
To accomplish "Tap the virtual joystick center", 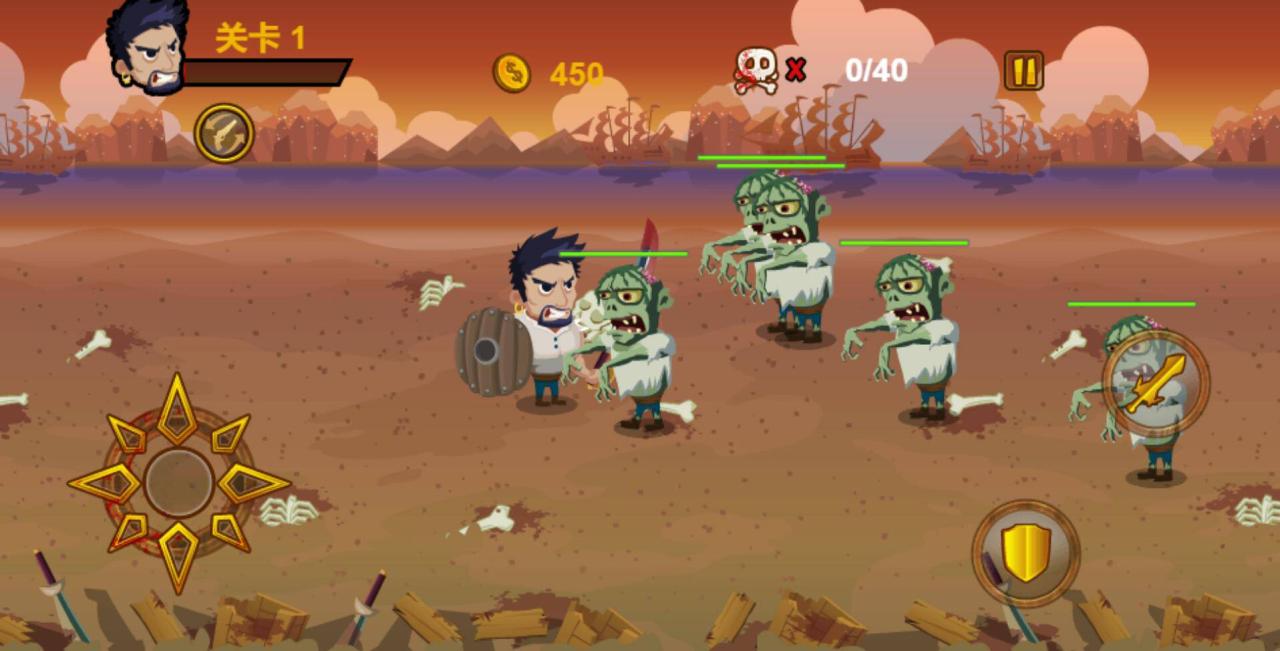I will point(178,483).
